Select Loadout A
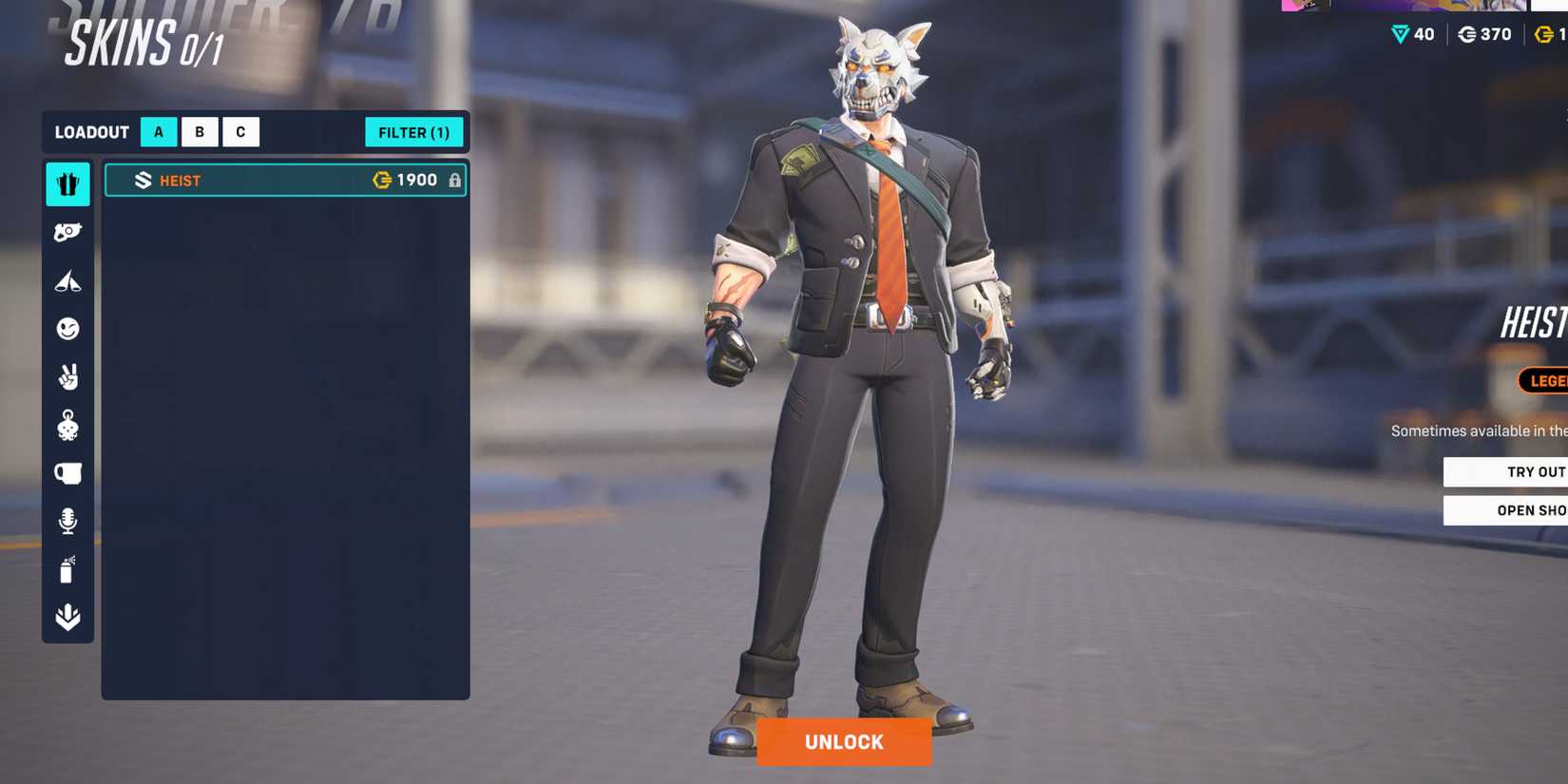 (158, 131)
